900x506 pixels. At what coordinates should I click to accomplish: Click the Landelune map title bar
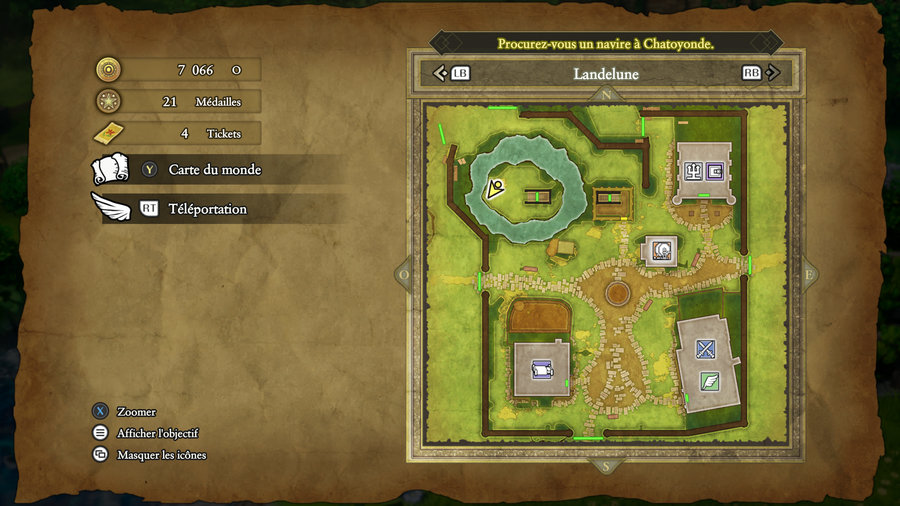pos(606,73)
